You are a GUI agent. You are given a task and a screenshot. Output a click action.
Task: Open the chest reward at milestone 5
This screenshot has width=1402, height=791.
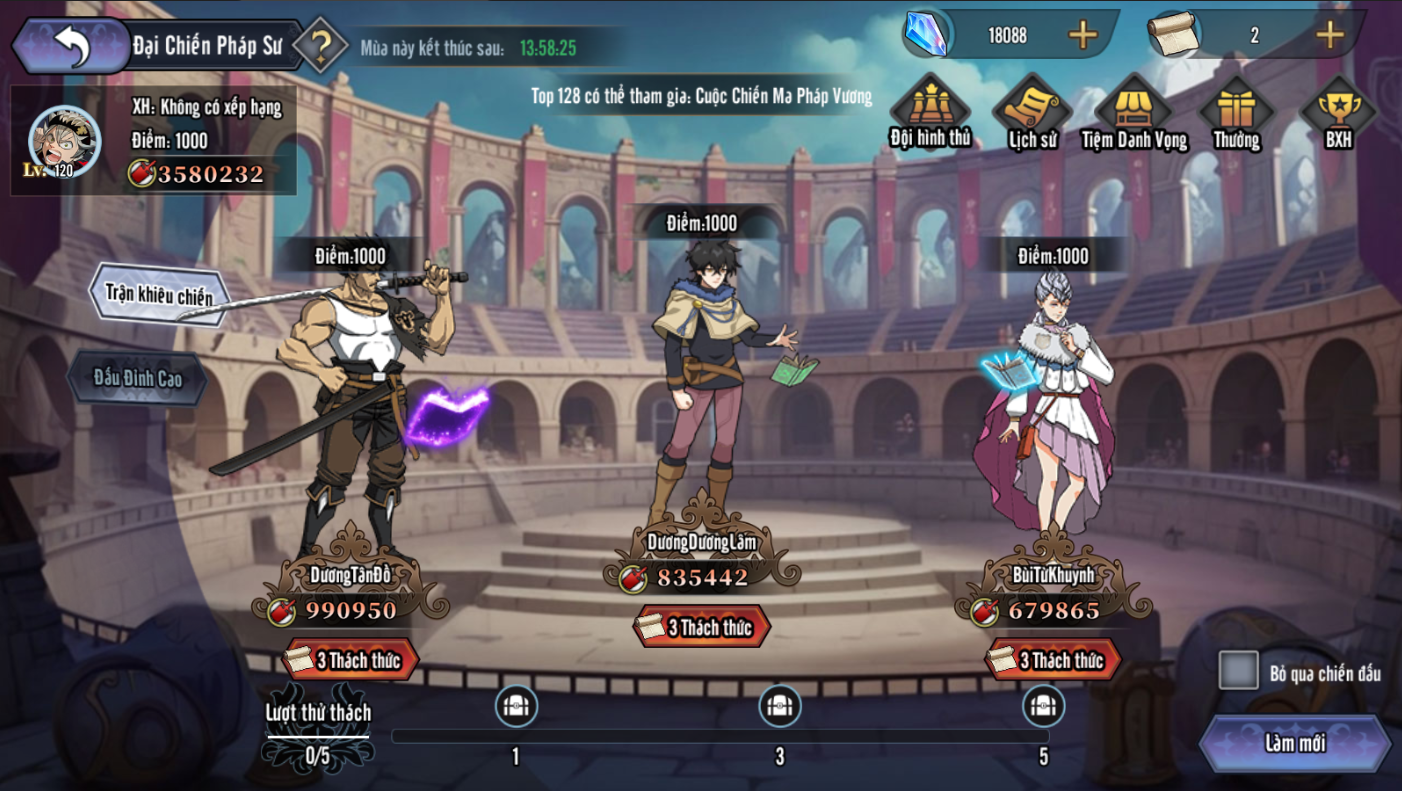(x=1043, y=706)
